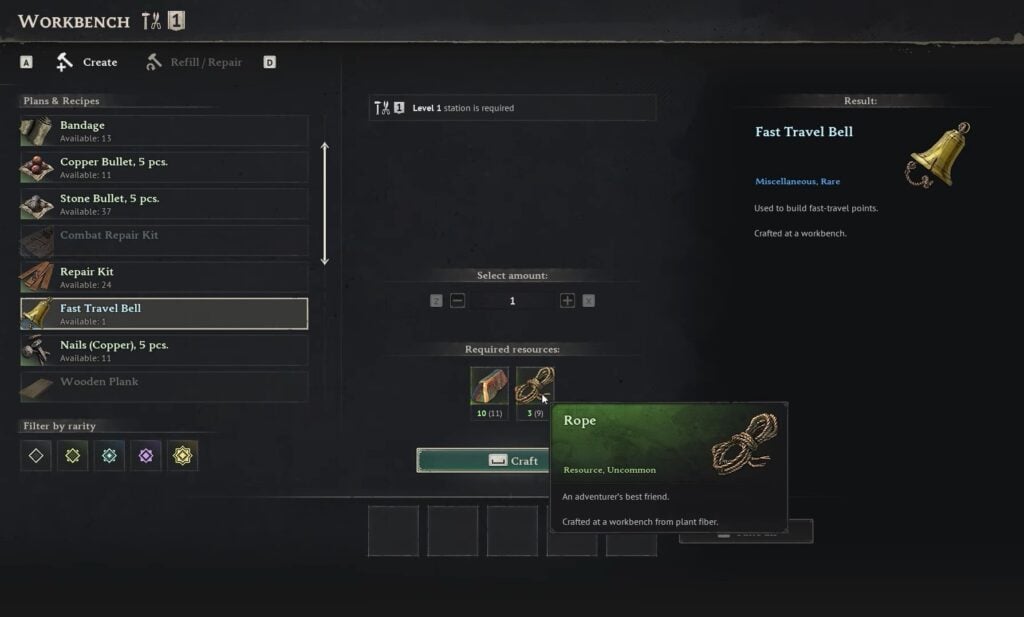Pick the Wooden Plank recipe
Screen dimensions: 1024x617
tap(164, 386)
